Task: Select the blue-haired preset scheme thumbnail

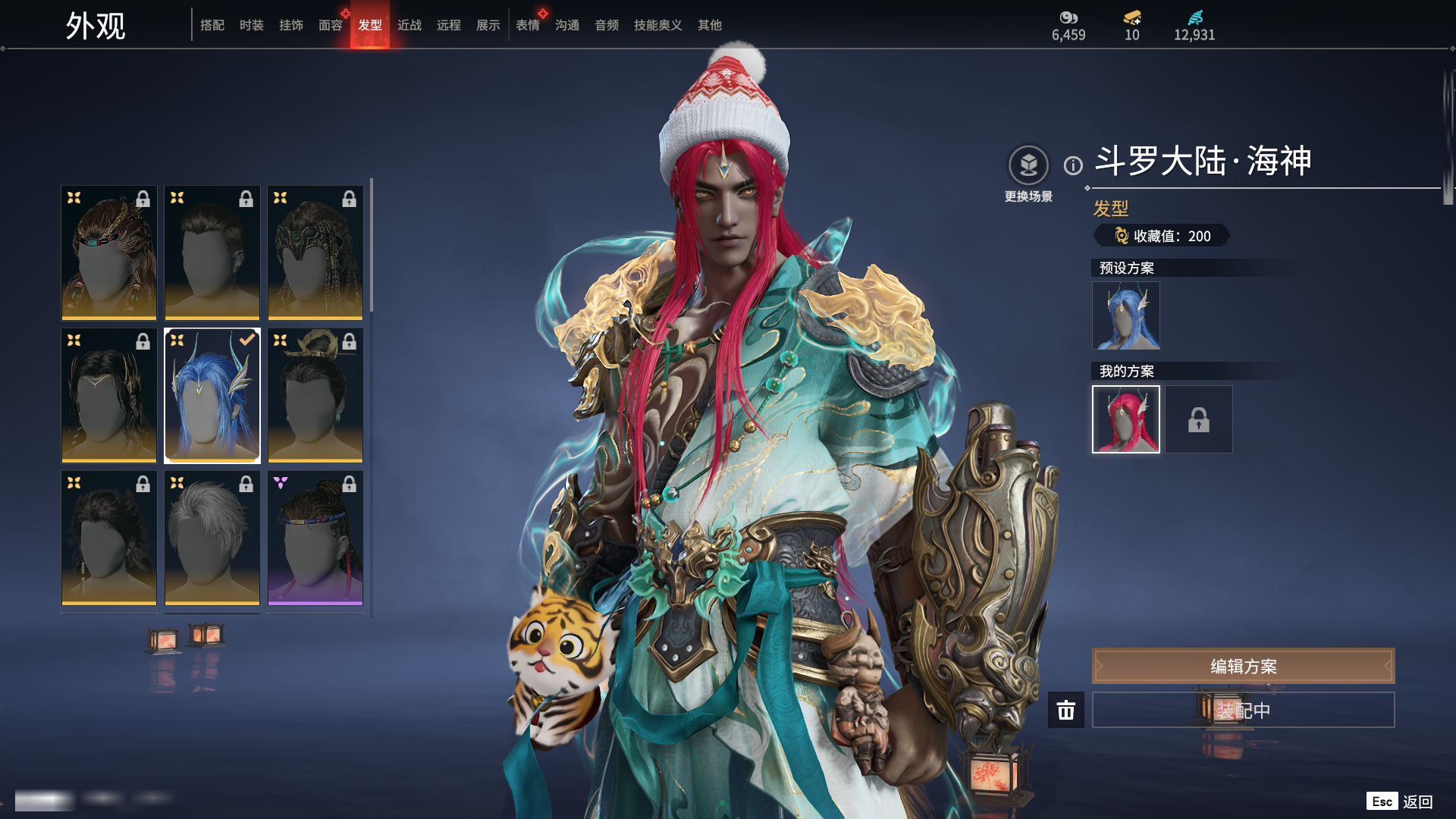Action: click(1125, 315)
